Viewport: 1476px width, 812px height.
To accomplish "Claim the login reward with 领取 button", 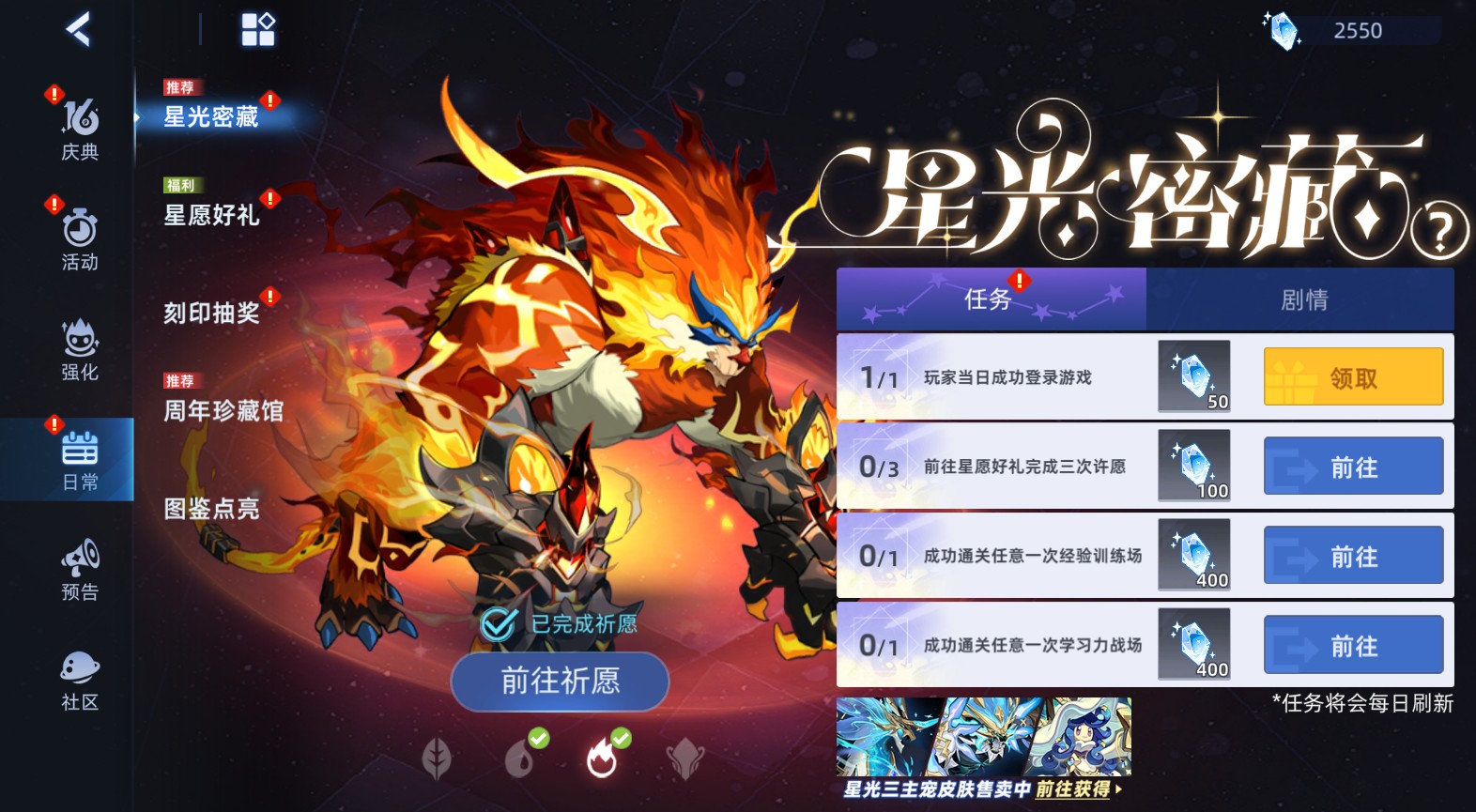I will click(1353, 376).
